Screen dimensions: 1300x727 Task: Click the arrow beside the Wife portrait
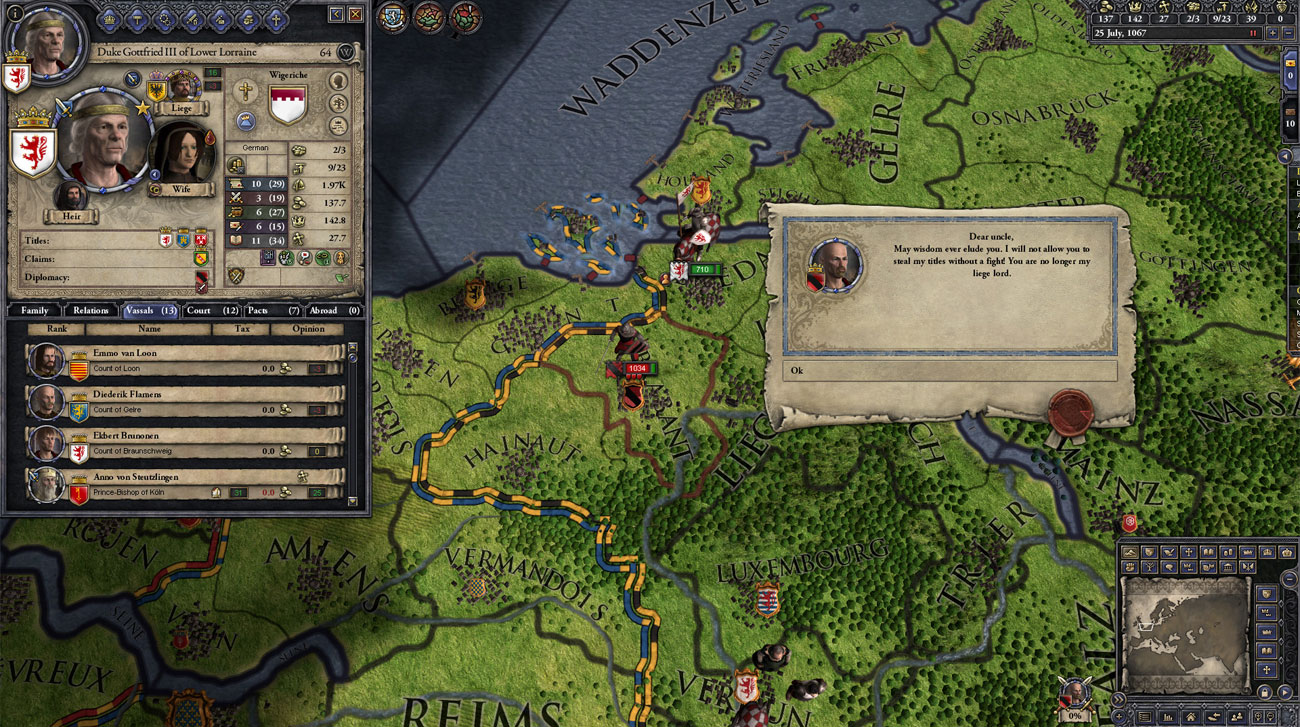[156, 173]
